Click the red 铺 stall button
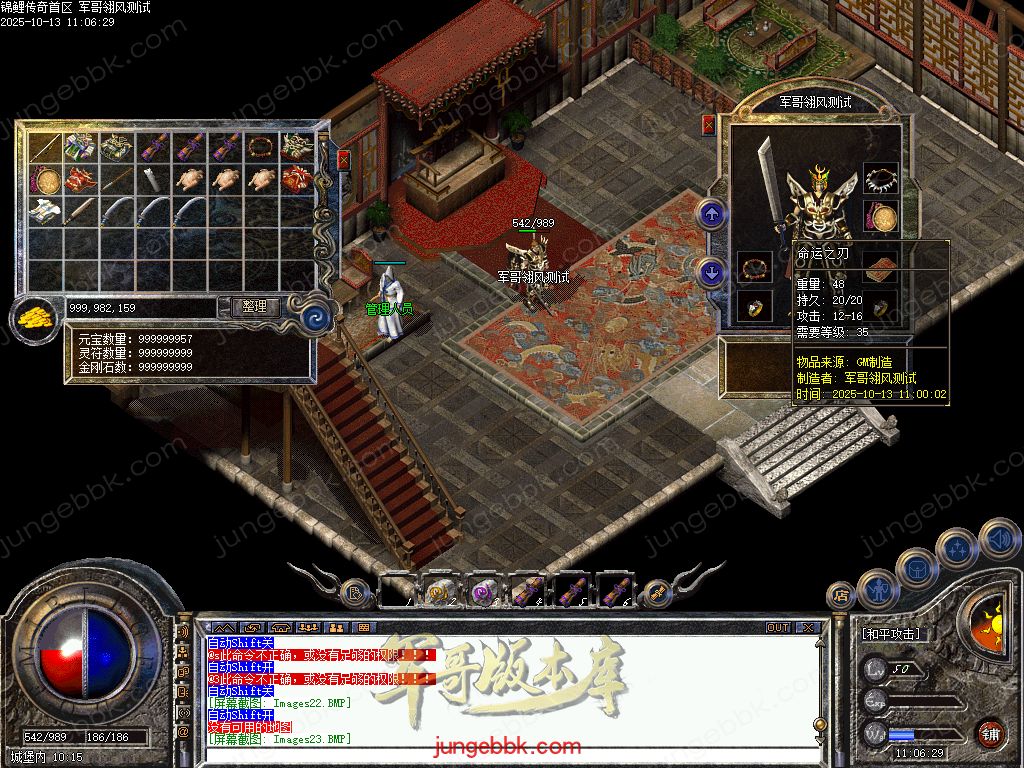The height and width of the screenshot is (768, 1024). 989,733
